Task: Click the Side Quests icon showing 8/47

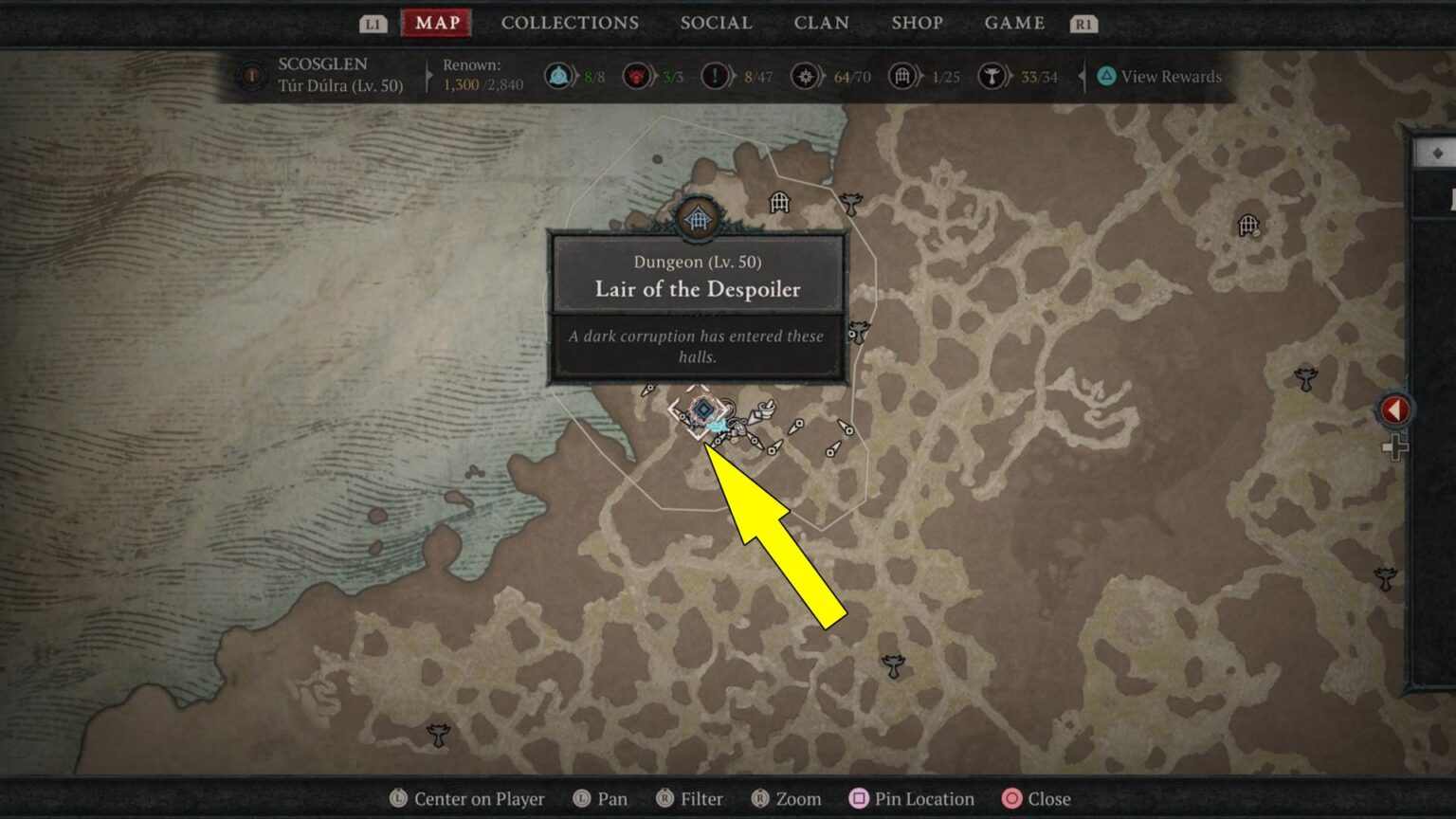Action: pos(717,76)
